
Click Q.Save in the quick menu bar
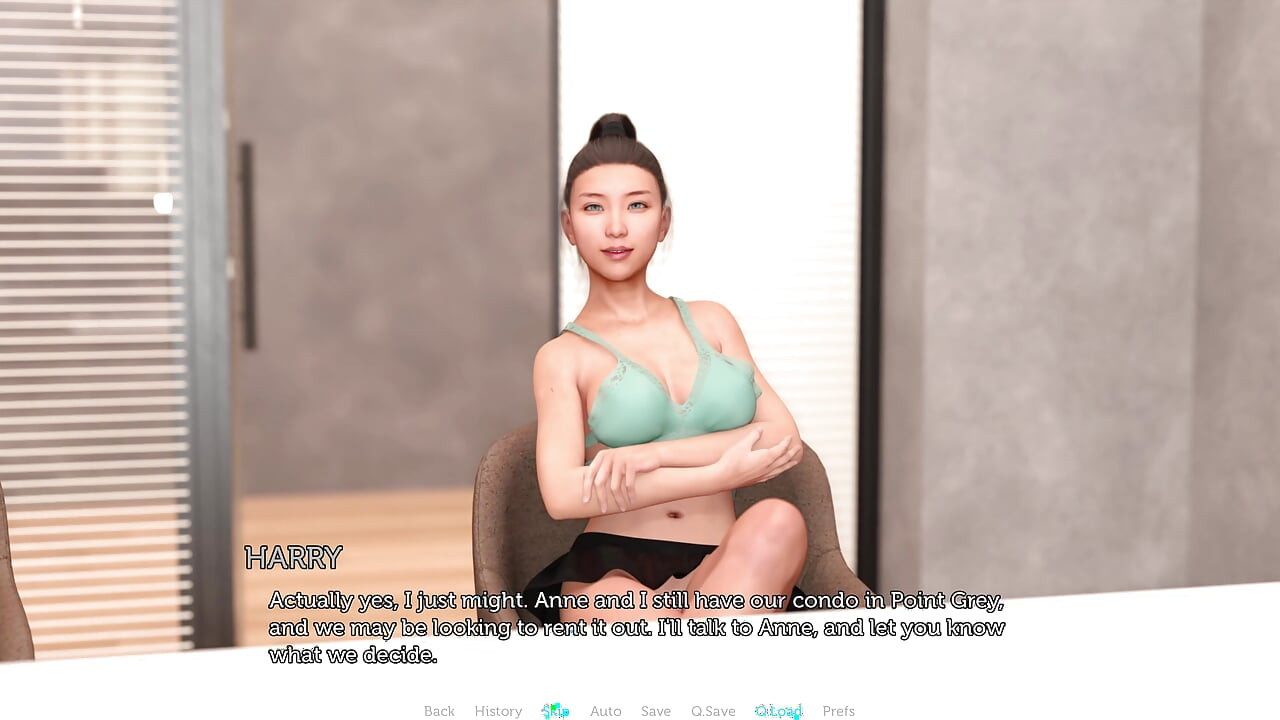coord(713,711)
